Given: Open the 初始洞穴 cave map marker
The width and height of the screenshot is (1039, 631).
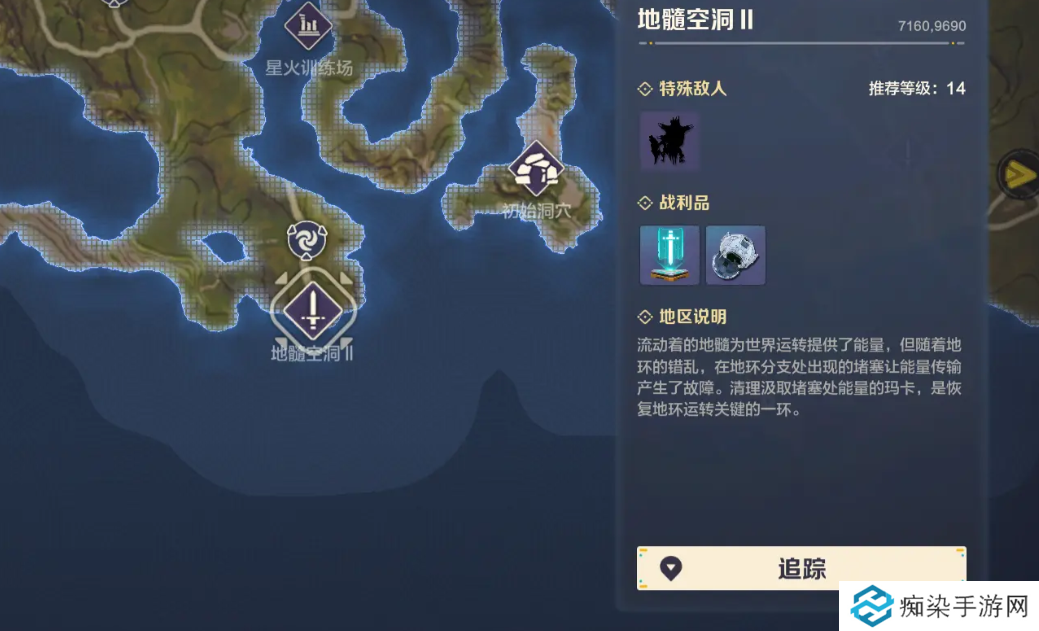Looking at the screenshot, I should coord(536,170).
